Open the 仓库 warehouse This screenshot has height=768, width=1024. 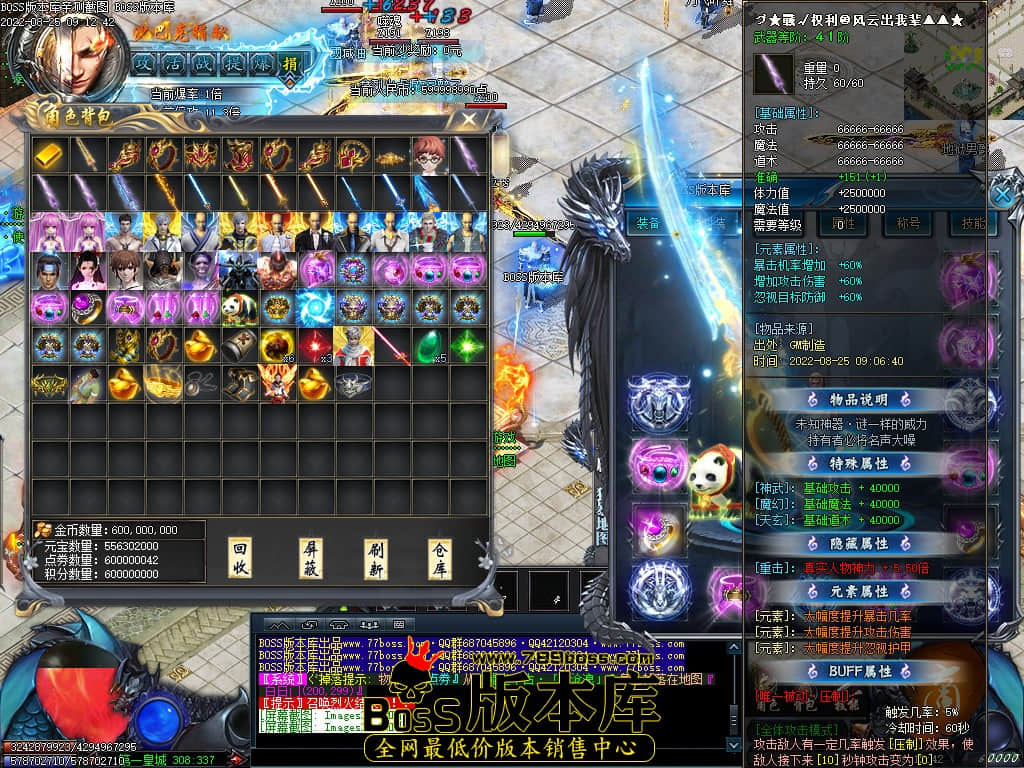440,559
